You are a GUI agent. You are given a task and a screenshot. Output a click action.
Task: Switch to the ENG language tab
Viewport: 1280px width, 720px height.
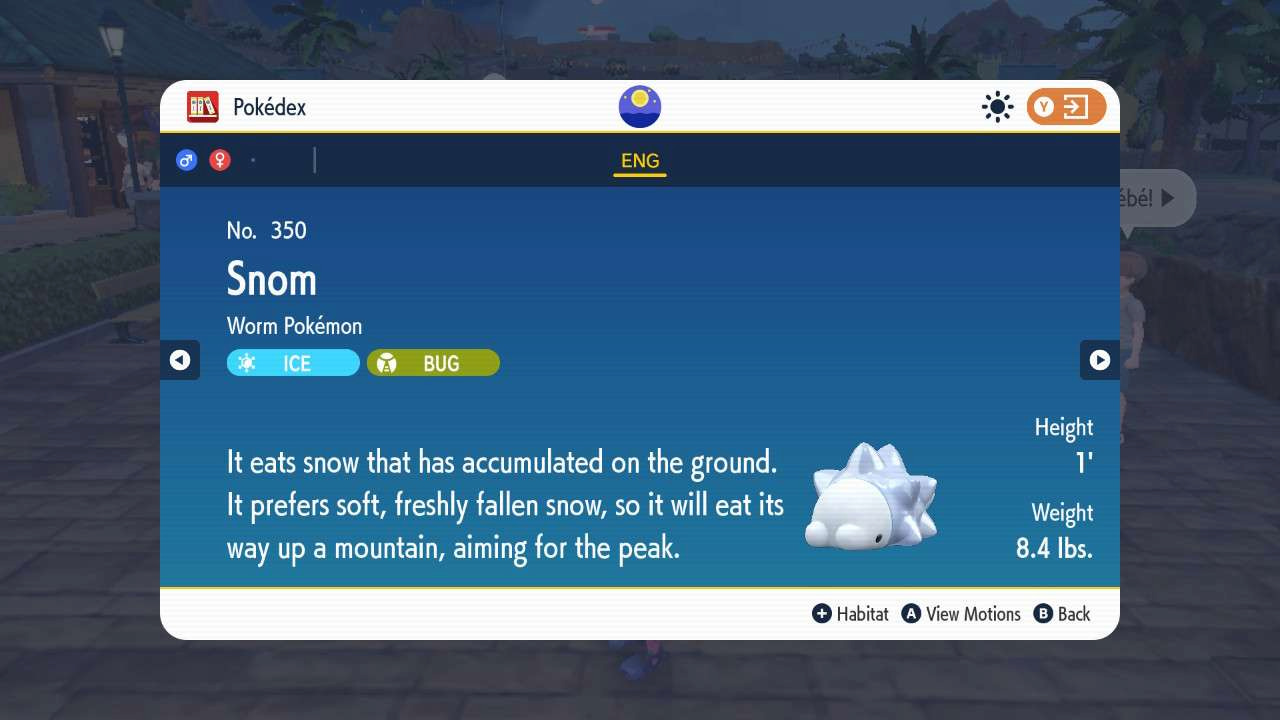click(639, 160)
